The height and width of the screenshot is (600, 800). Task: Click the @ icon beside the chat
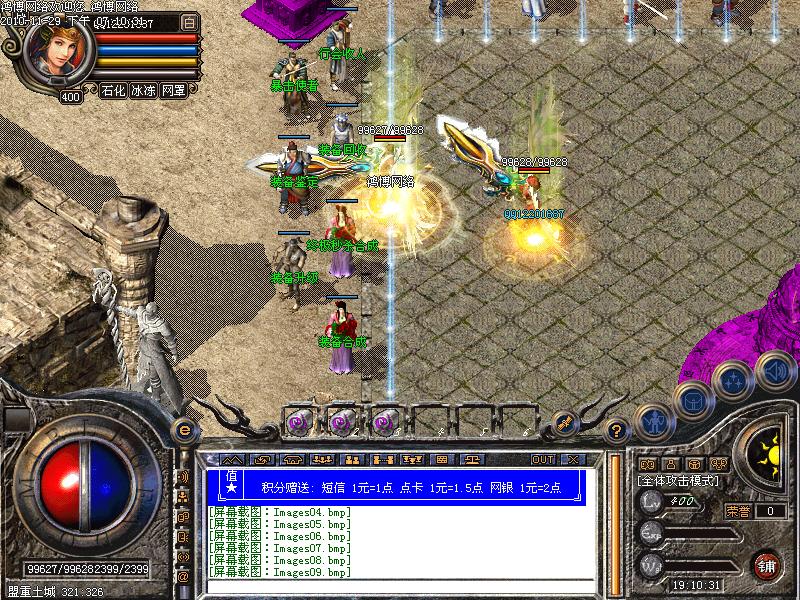click(x=183, y=576)
